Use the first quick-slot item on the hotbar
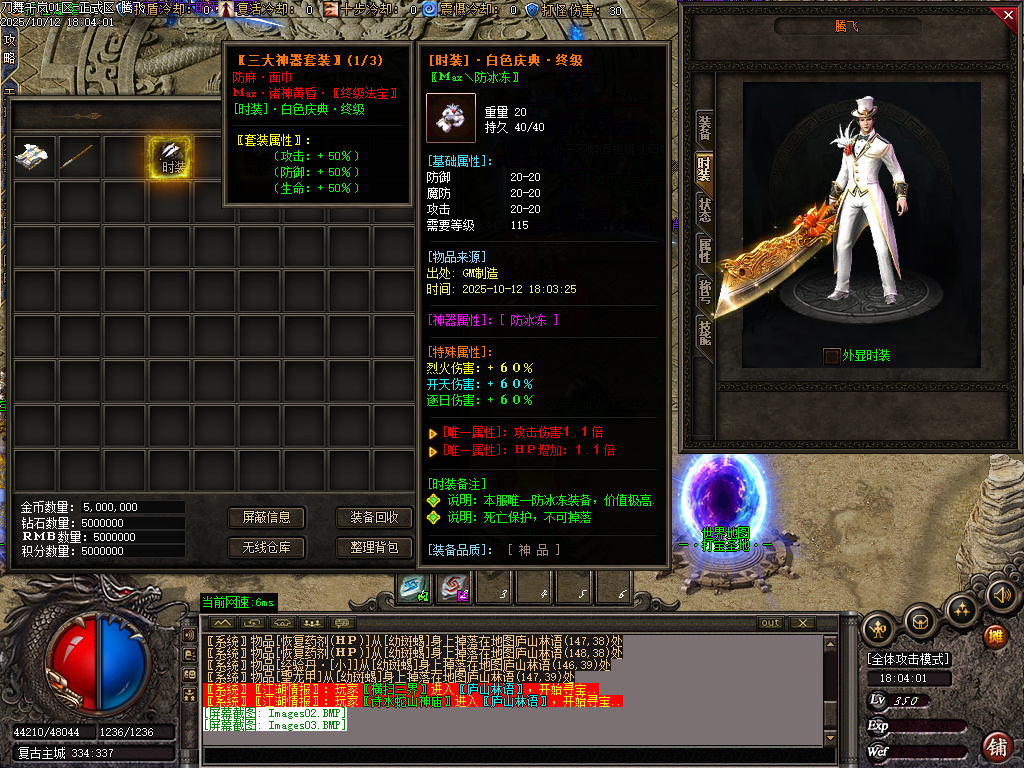The height and width of the screenshot is (768, 1024). [413, 588]
